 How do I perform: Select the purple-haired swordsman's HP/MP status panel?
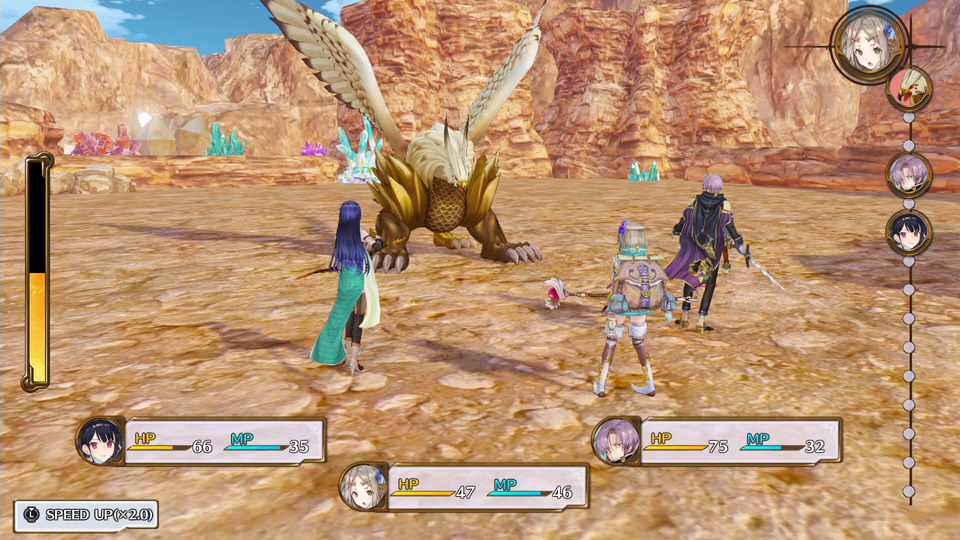click(718, 441)
